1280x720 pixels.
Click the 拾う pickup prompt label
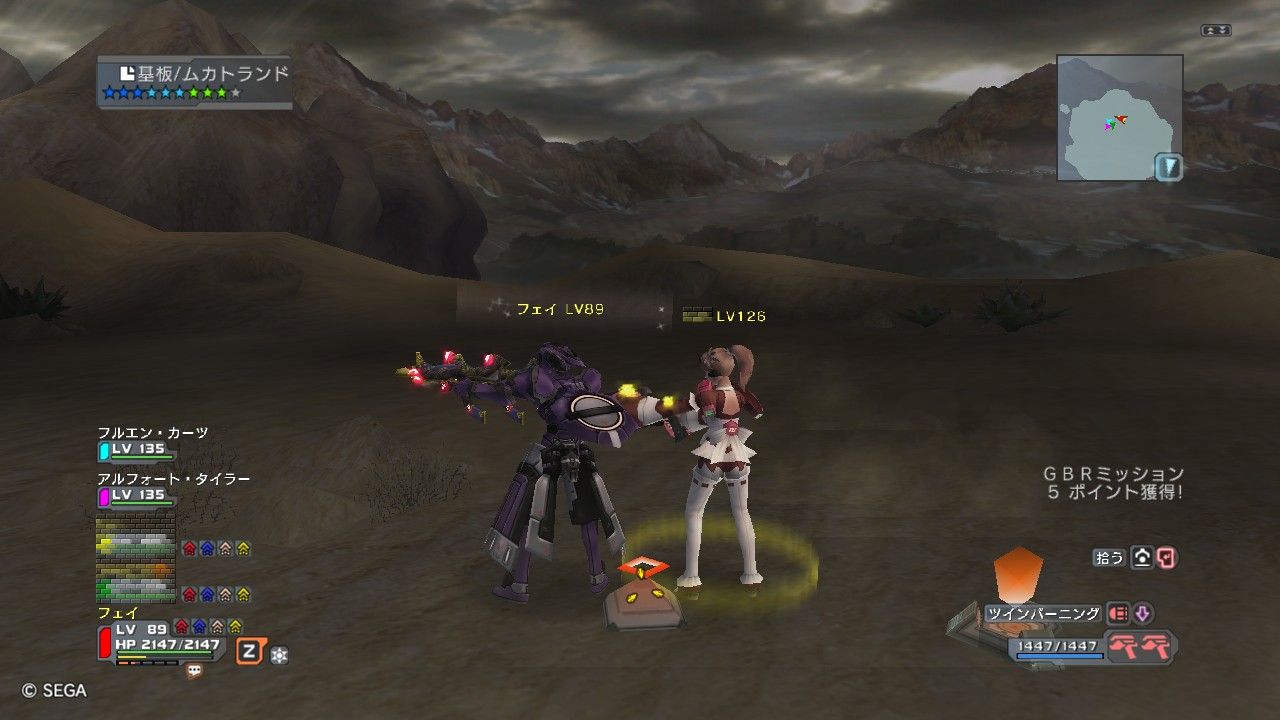[1110, 558]
